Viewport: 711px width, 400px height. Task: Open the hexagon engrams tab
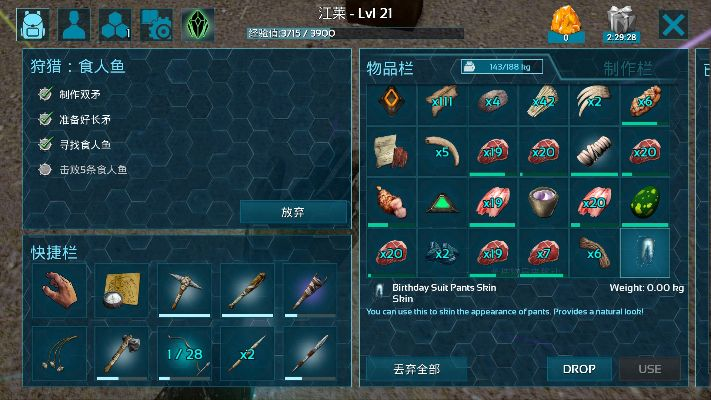click(116, 23)
